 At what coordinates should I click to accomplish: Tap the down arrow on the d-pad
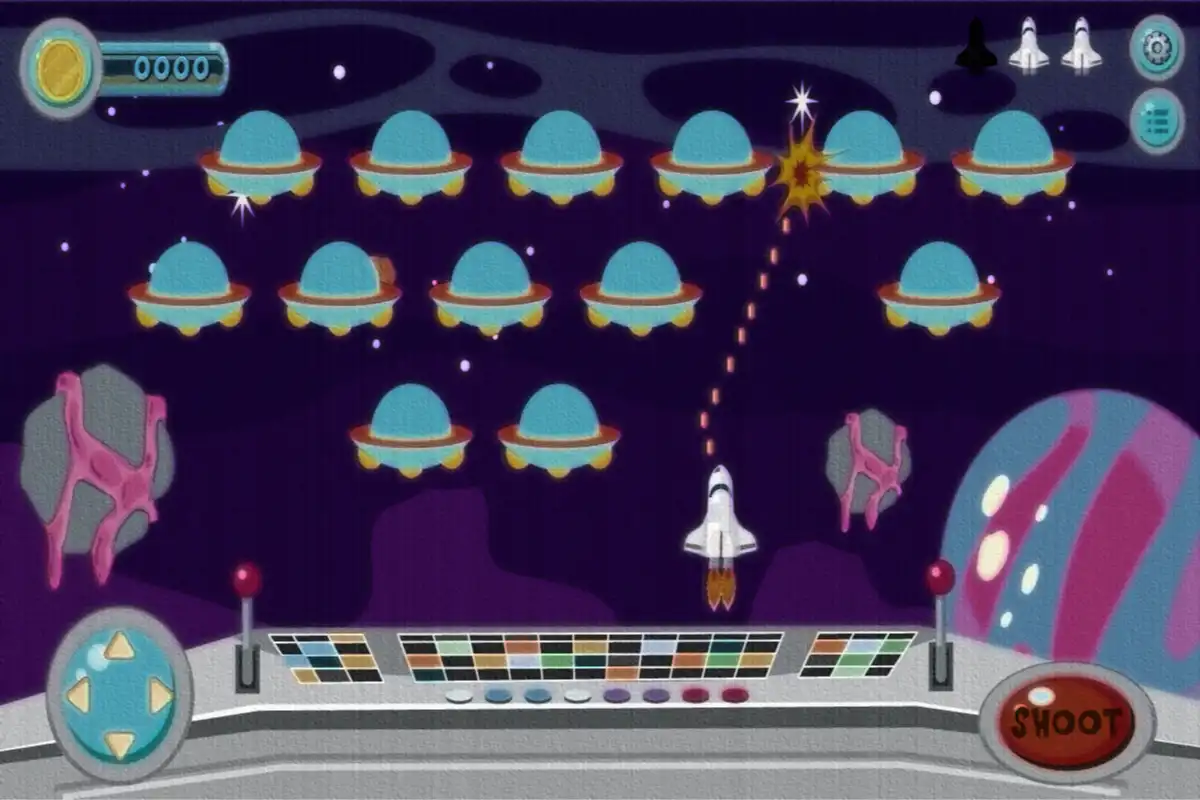point(120,742)
